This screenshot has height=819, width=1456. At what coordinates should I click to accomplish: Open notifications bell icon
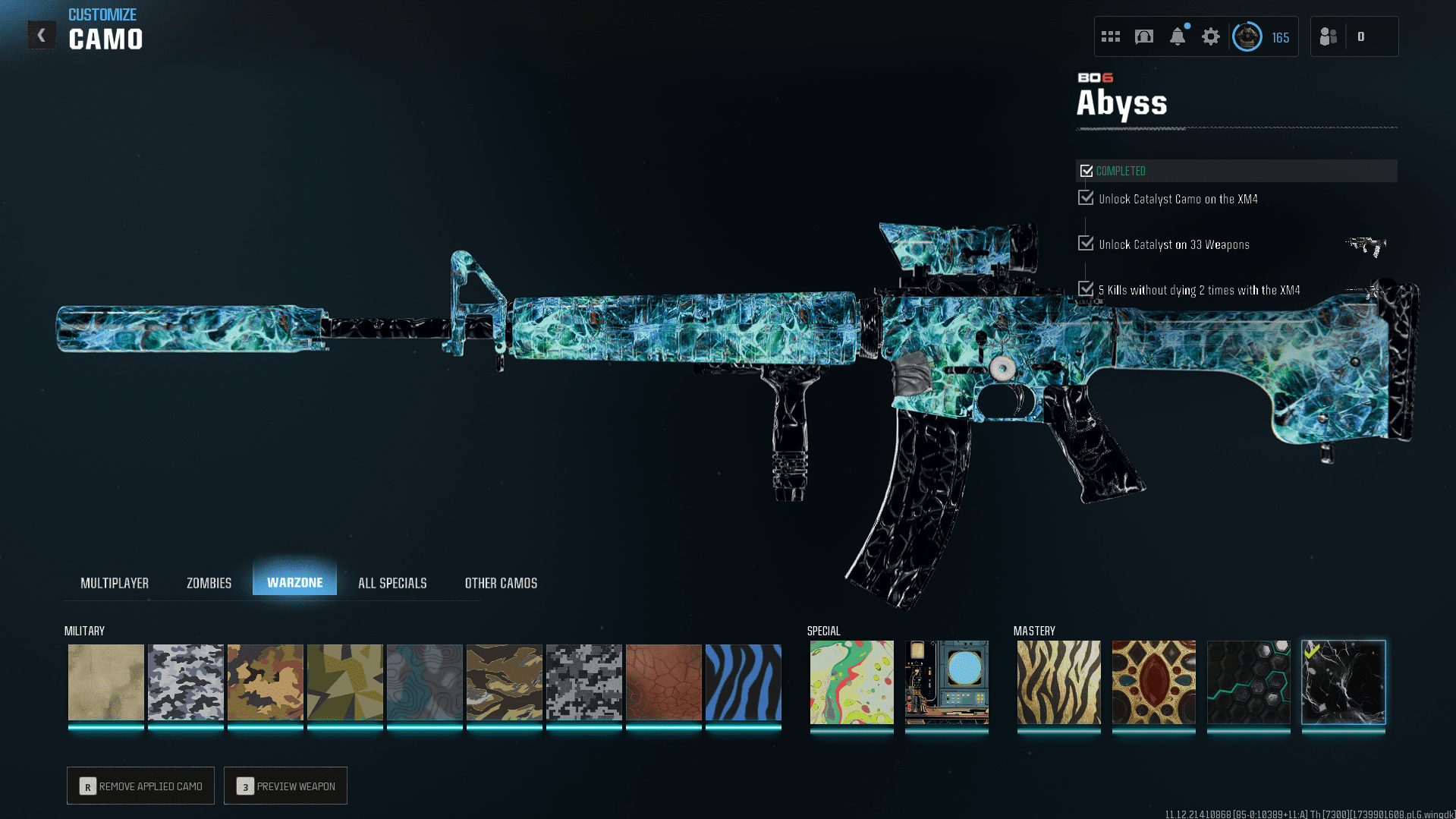1177,36
